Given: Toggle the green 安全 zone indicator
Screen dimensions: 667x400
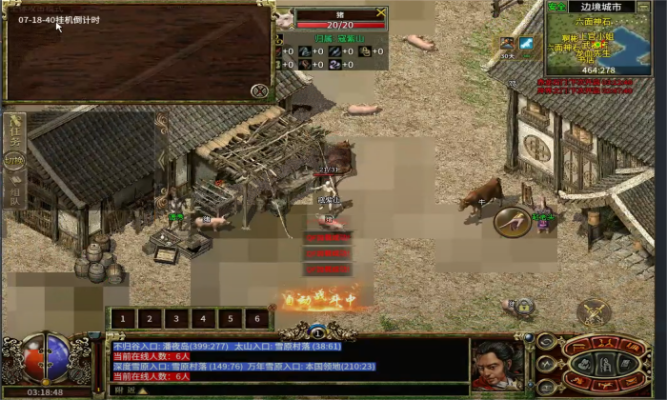Looking at the screenshot, I should [x=557, y=7].
